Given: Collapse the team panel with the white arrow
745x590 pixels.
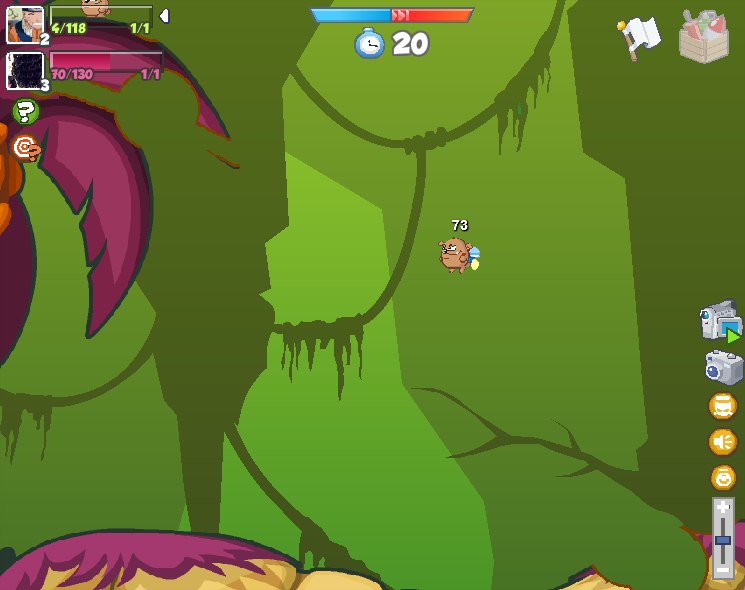Looking at the screenshot, I should tap(164, 16).
